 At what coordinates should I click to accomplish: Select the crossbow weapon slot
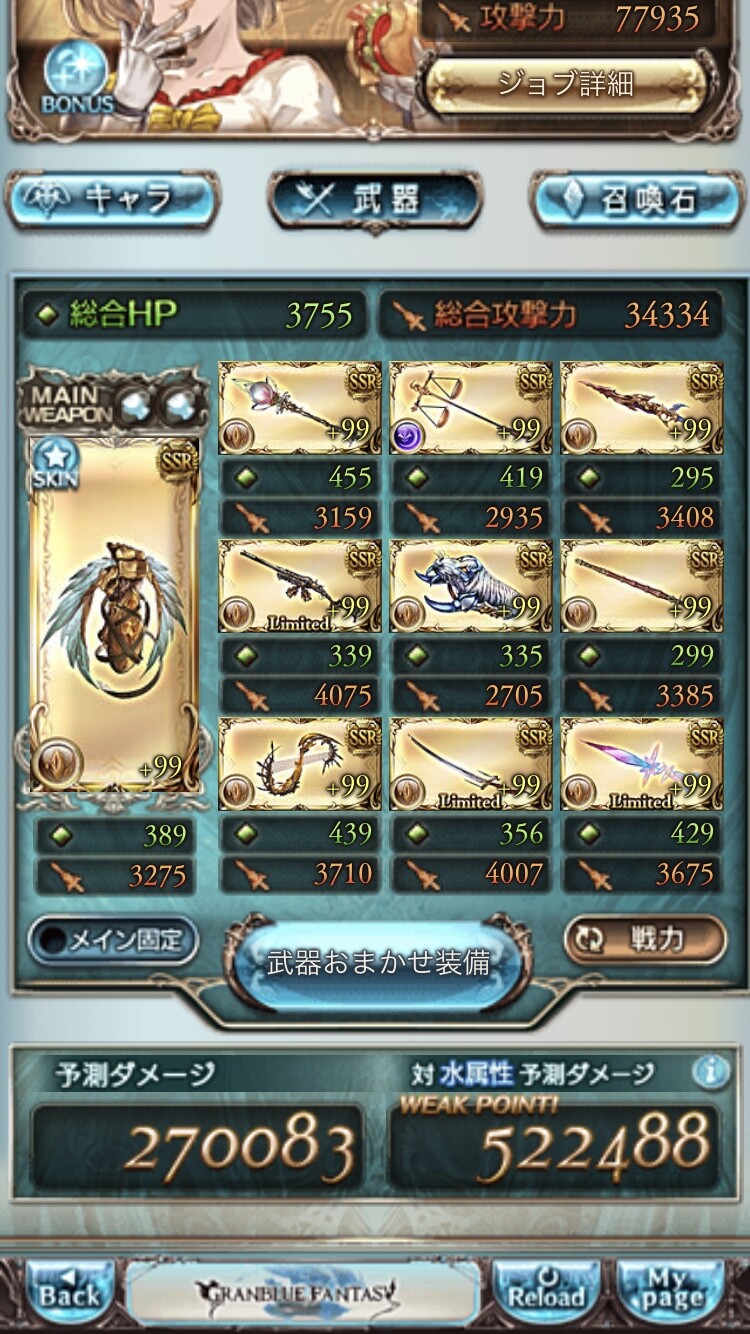tap(470, 406)
